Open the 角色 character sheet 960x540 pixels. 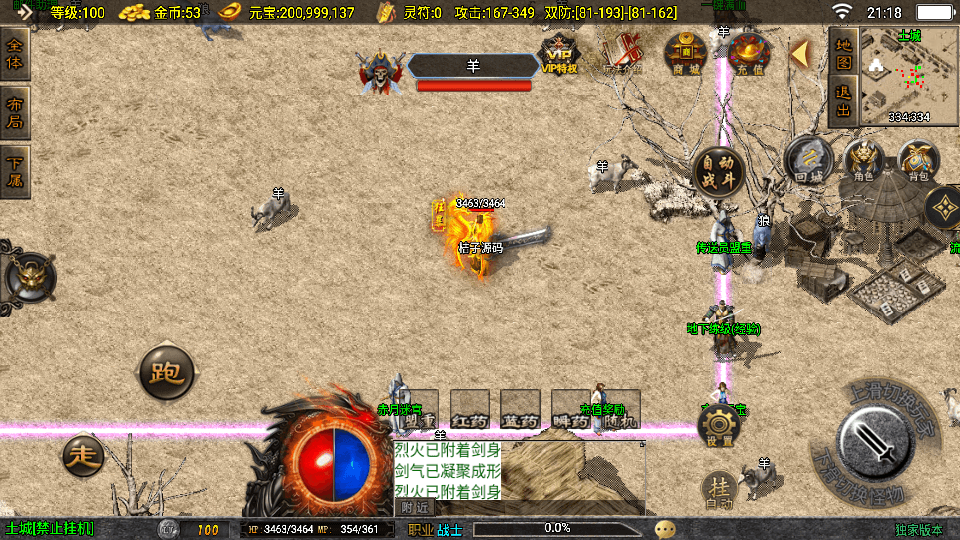pos(863,160)
